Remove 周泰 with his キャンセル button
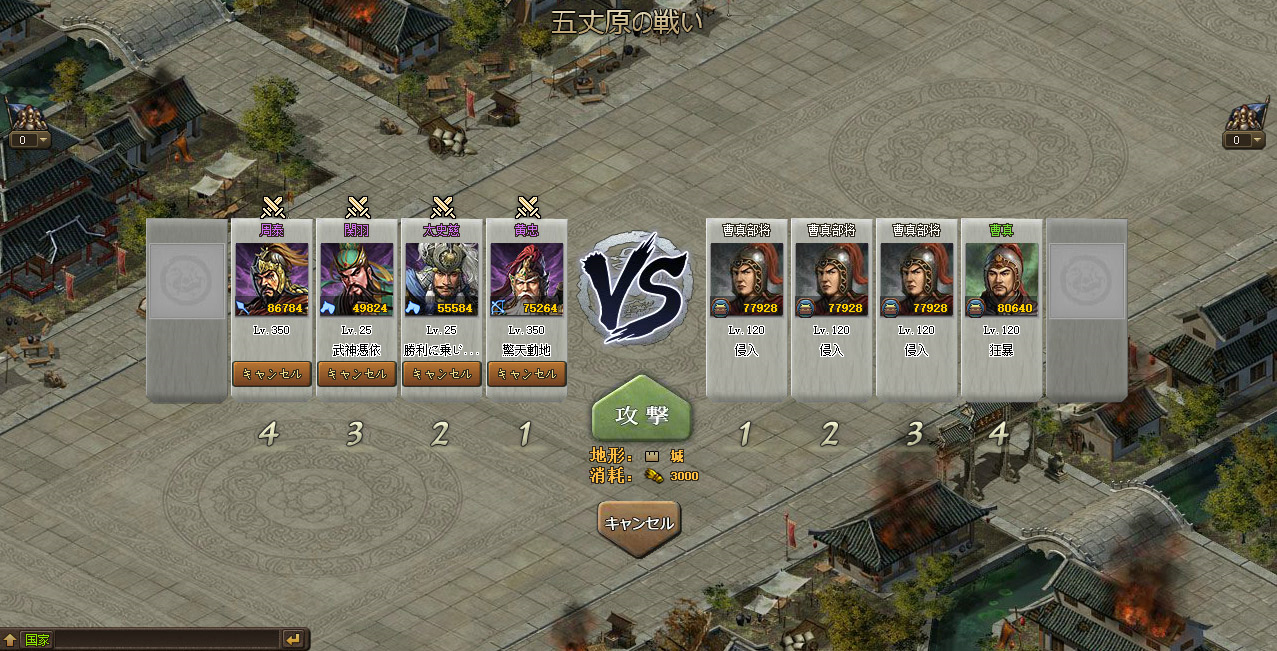This screenshot has width=1277, height=651. [272, 374]
